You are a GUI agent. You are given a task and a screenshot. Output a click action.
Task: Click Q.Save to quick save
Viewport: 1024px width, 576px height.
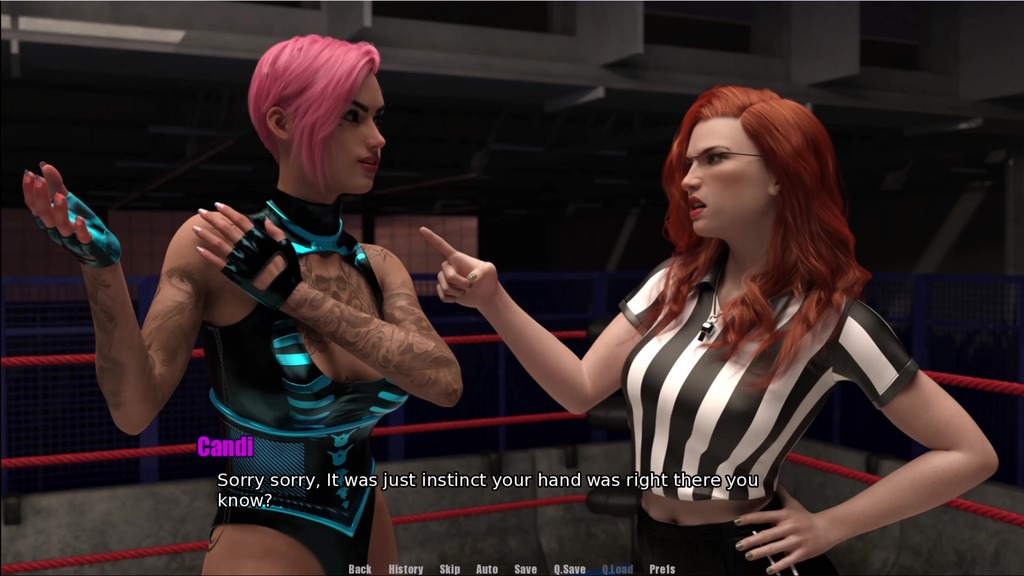[570, 569]
